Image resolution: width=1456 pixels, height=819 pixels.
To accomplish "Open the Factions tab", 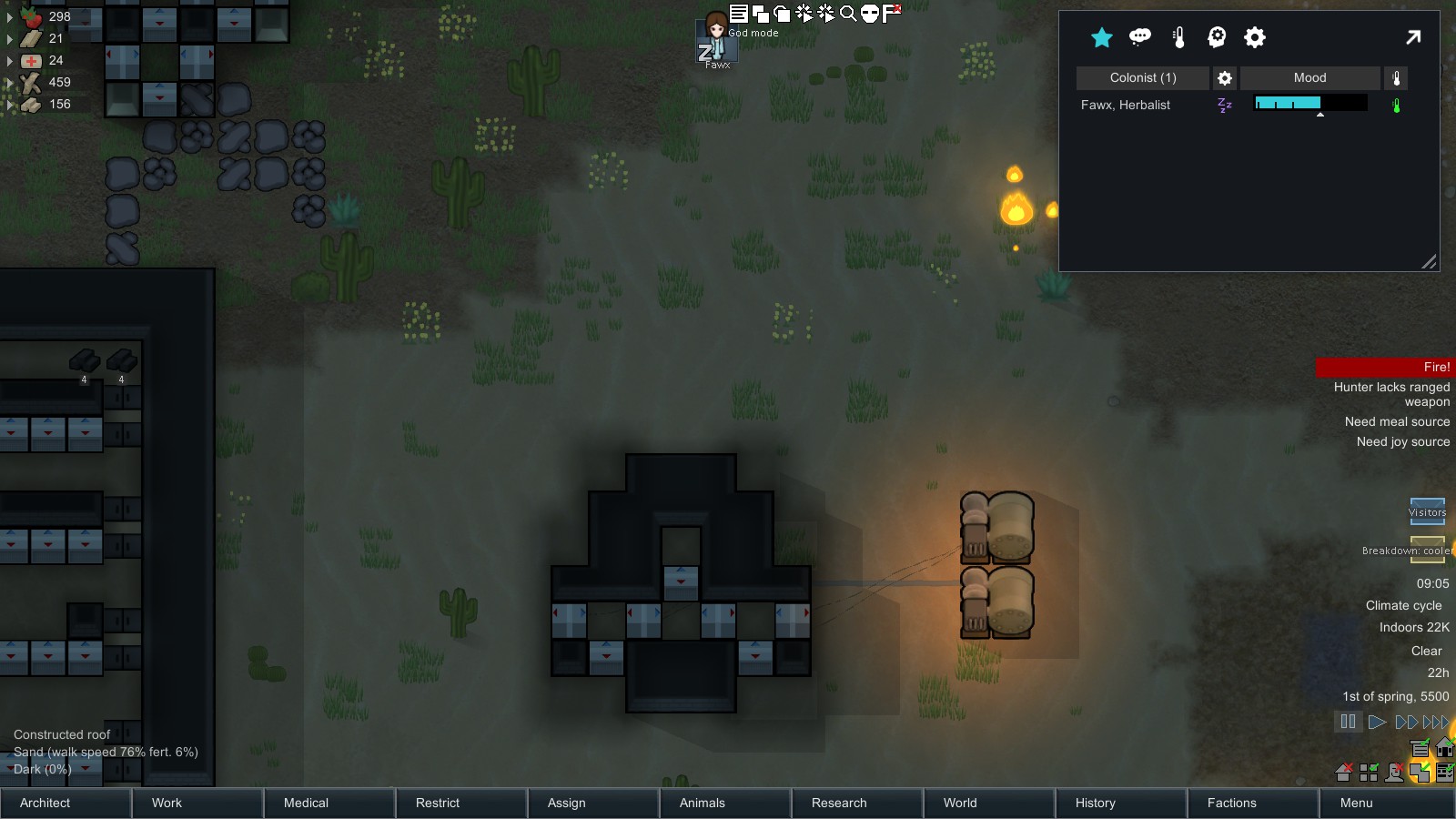I will pyautogui.click(x=1252, y=803).
